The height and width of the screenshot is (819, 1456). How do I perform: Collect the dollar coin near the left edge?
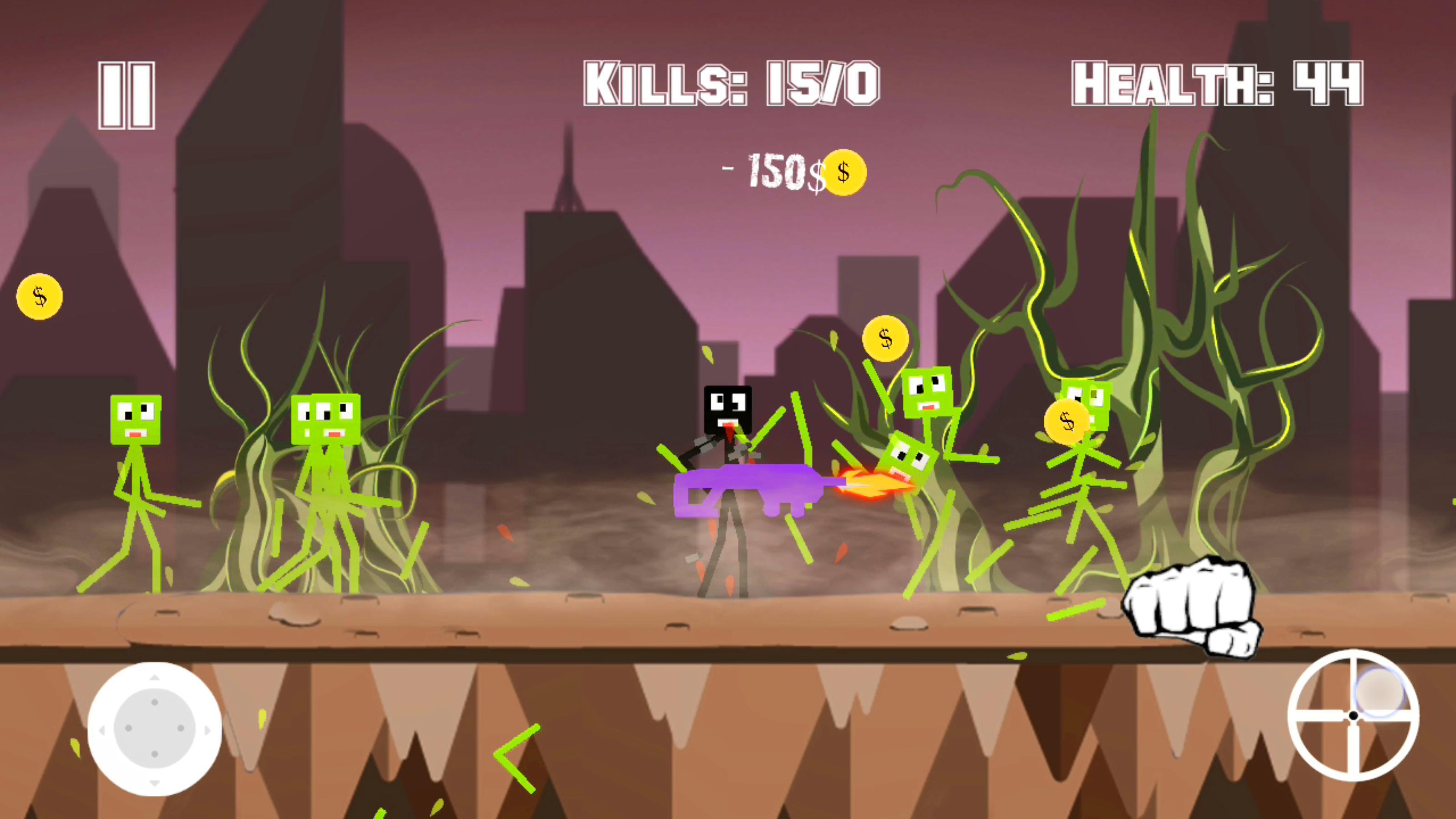(x=39, y=297)
